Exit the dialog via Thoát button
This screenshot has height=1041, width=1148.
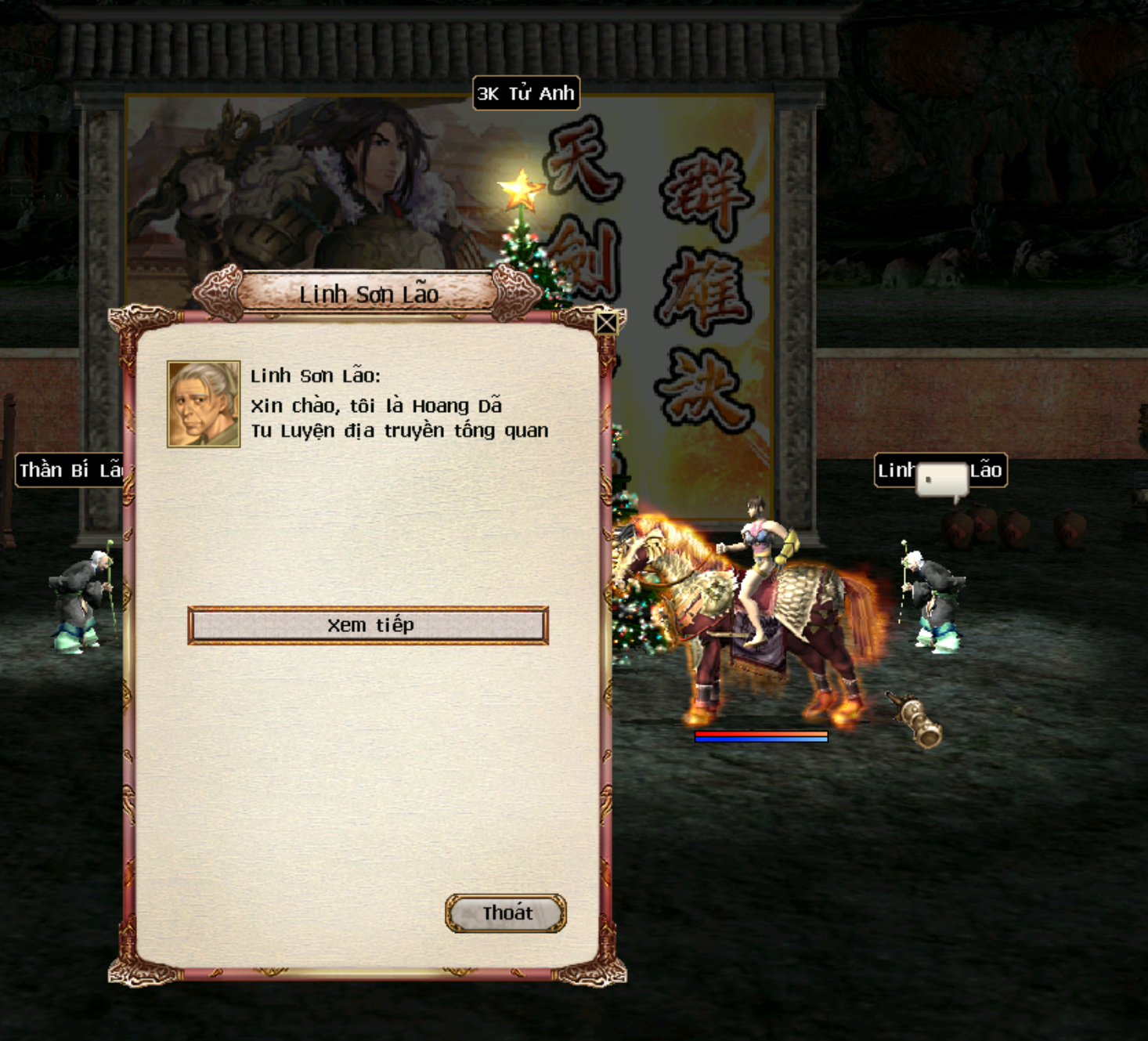pos(506,913)
